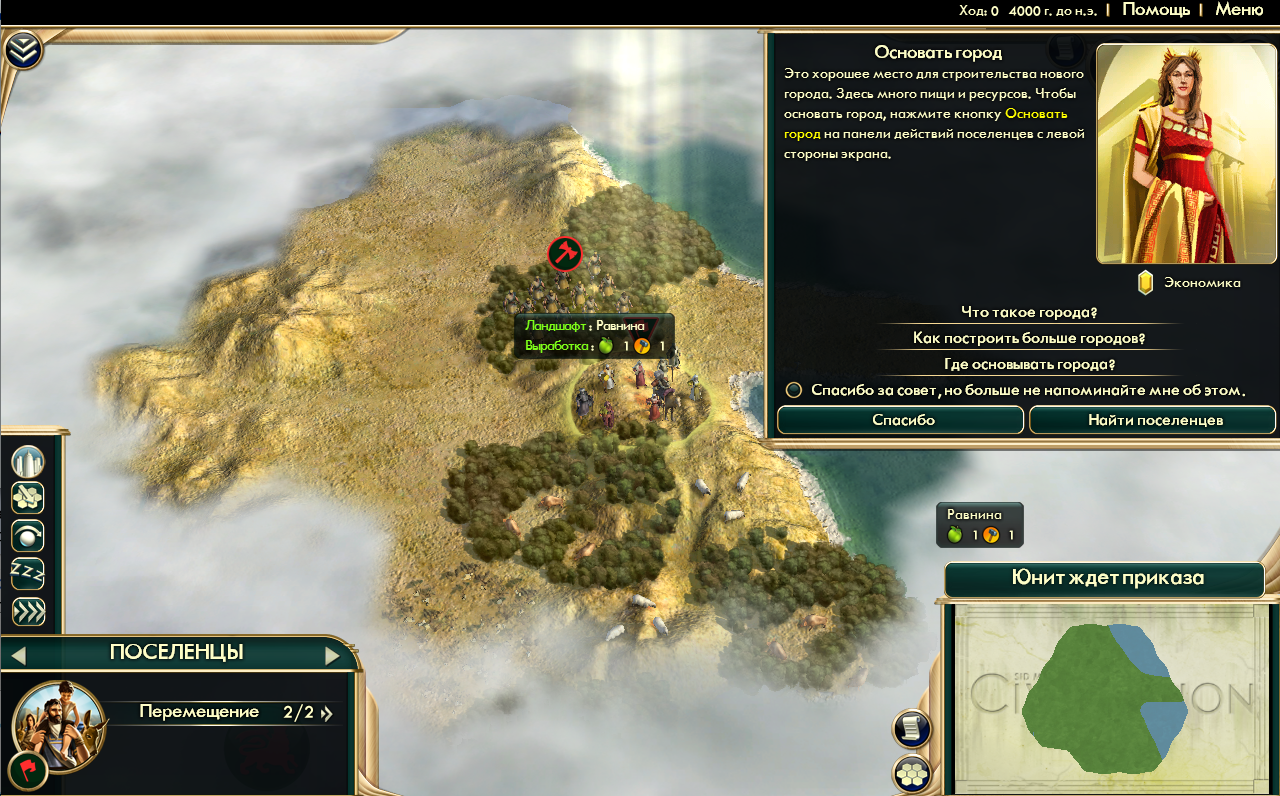Click the Спасибо button
Viewport: 1280px width, 796px height.
pyautogui.click(x=900, y=420)
